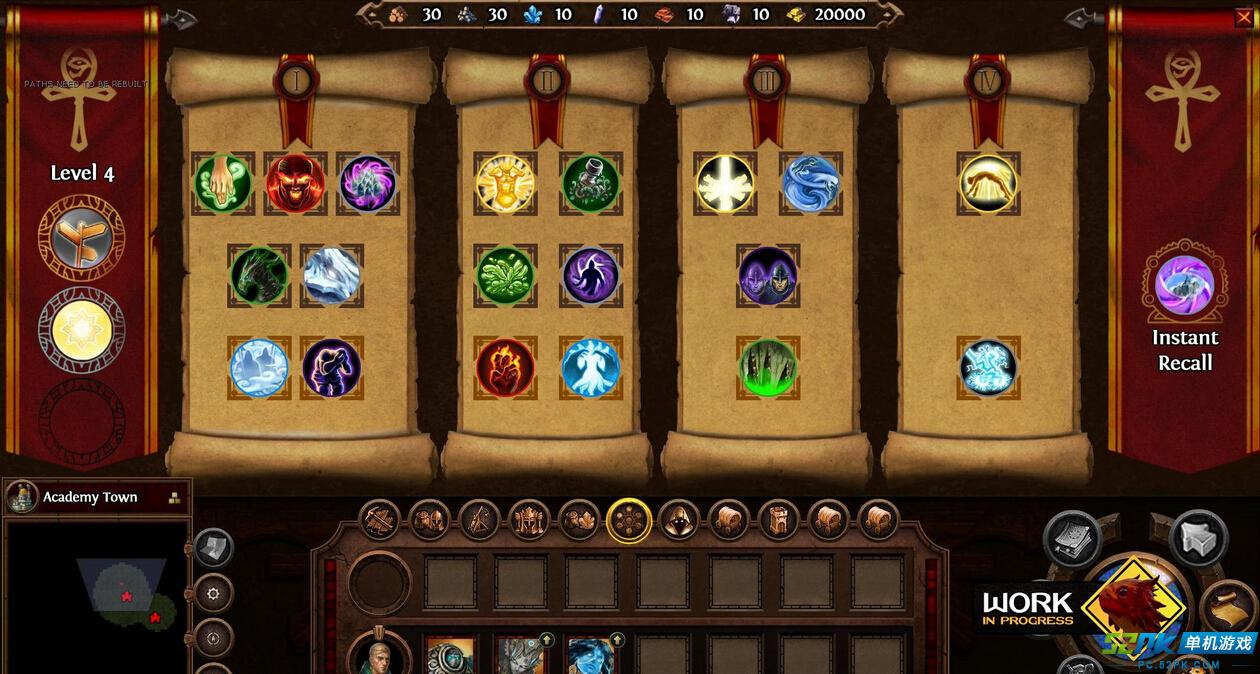Select the golden arched beast spell
The width and height of the screenshot is (1260, 674).
point(988,184)
